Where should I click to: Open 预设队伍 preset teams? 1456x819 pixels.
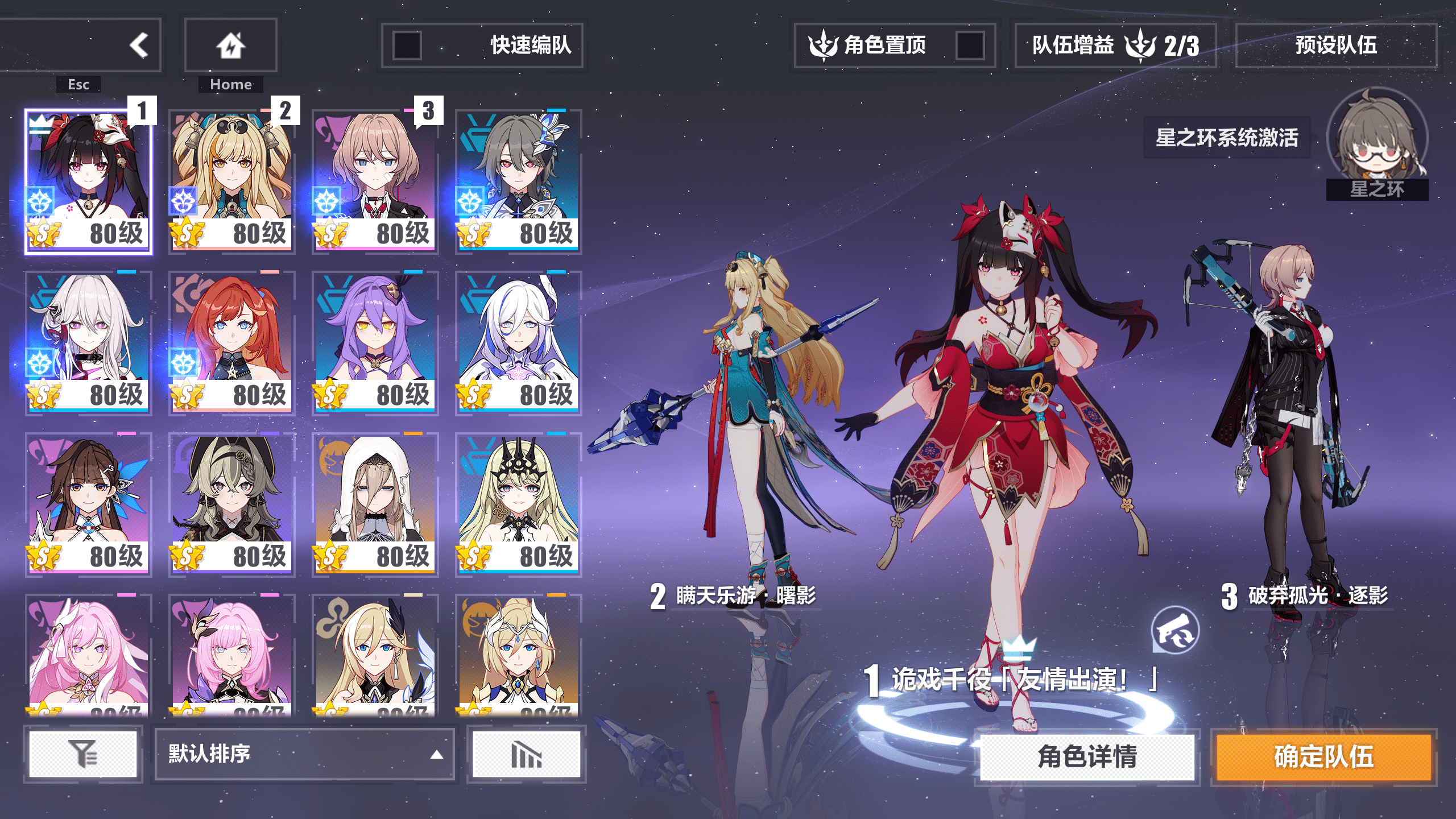(x=1335, y=45)
